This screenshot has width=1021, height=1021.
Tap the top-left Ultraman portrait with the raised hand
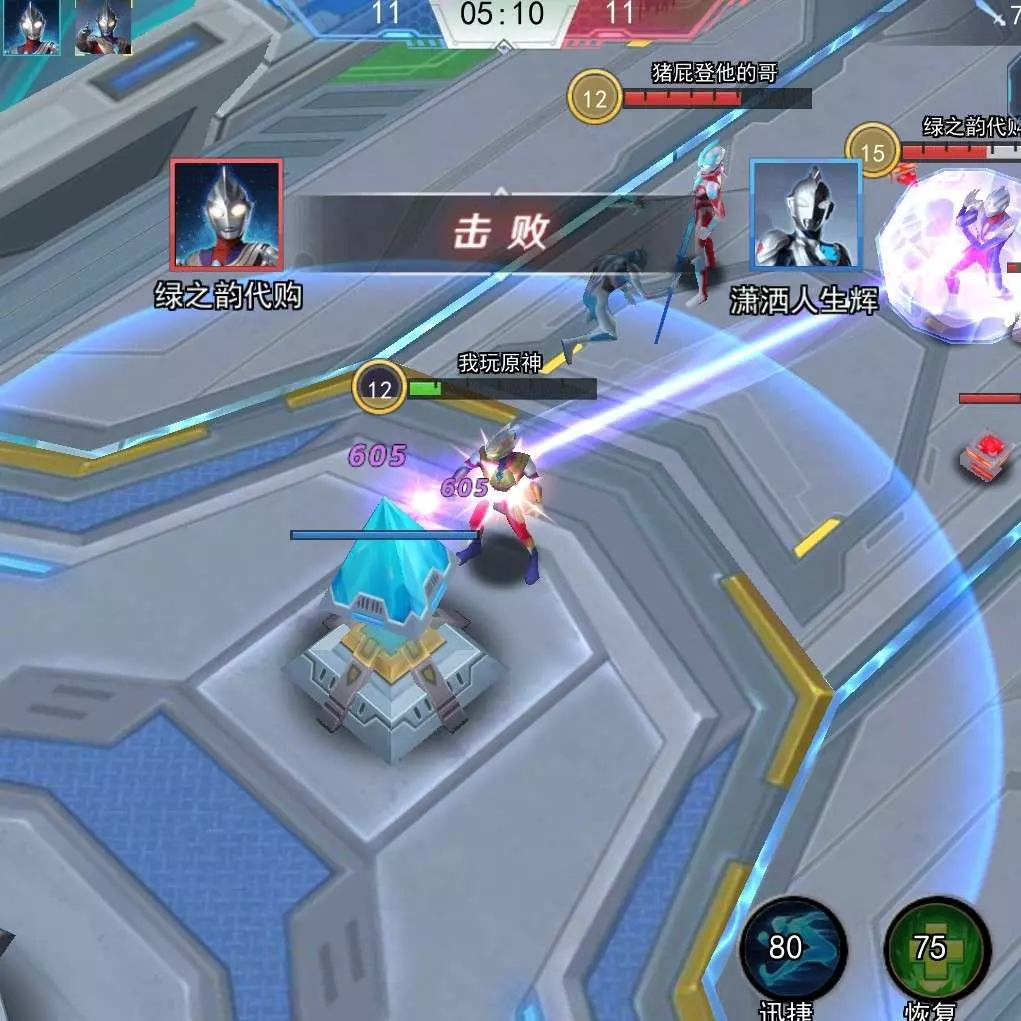(102, 26)
